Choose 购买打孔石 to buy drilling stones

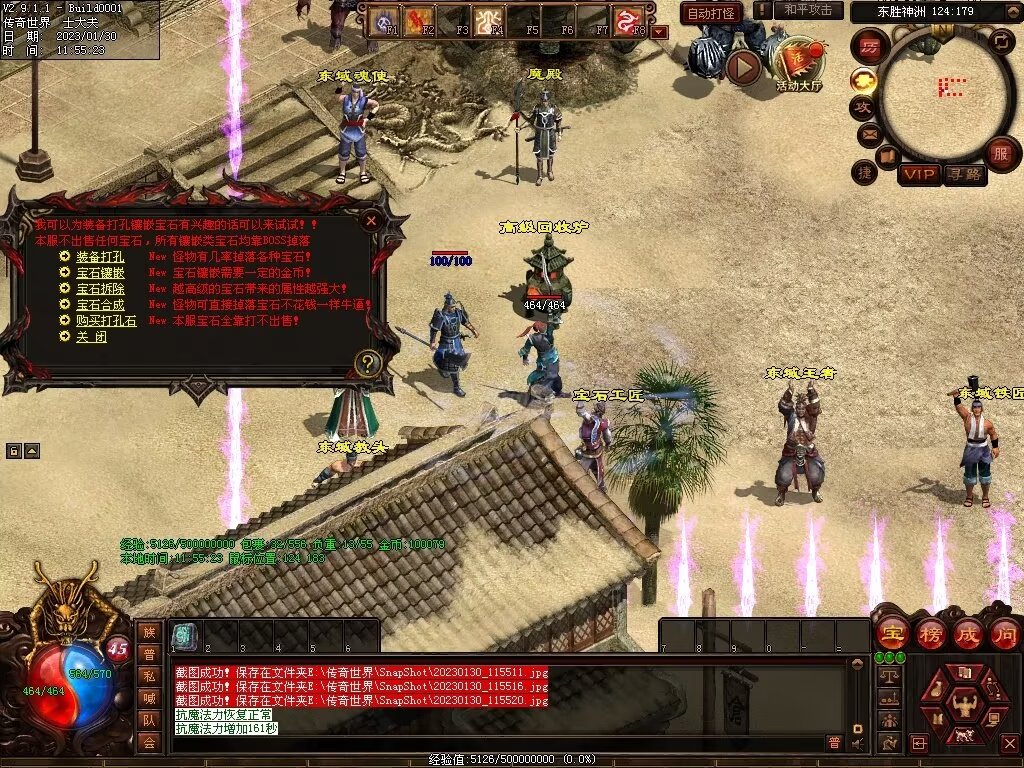105,321
